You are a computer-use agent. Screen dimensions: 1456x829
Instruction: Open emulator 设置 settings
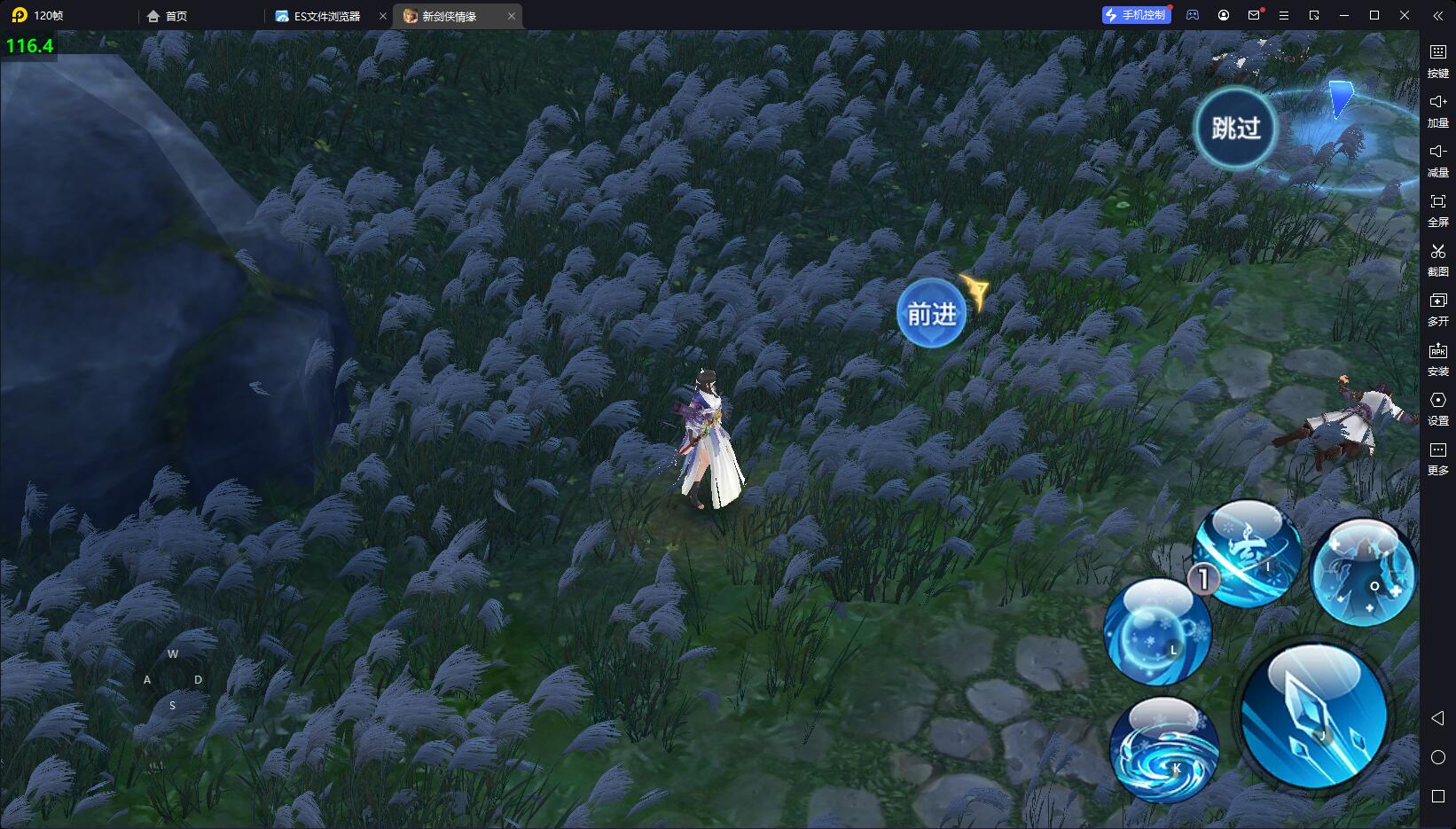click(1437, 409)
